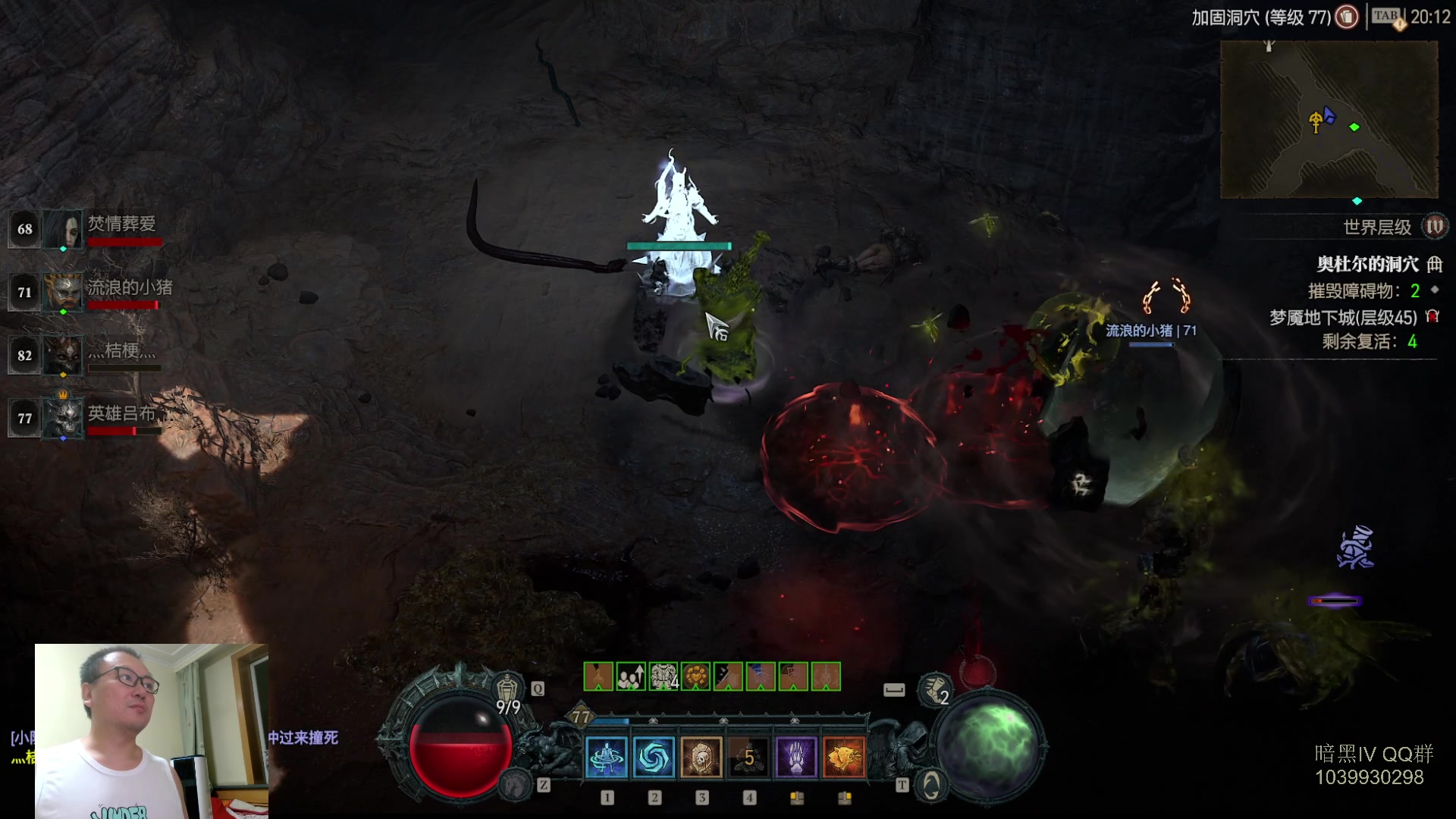Drink the healing potion
The image size is (1456, 819).
click(x=507, y=690)
